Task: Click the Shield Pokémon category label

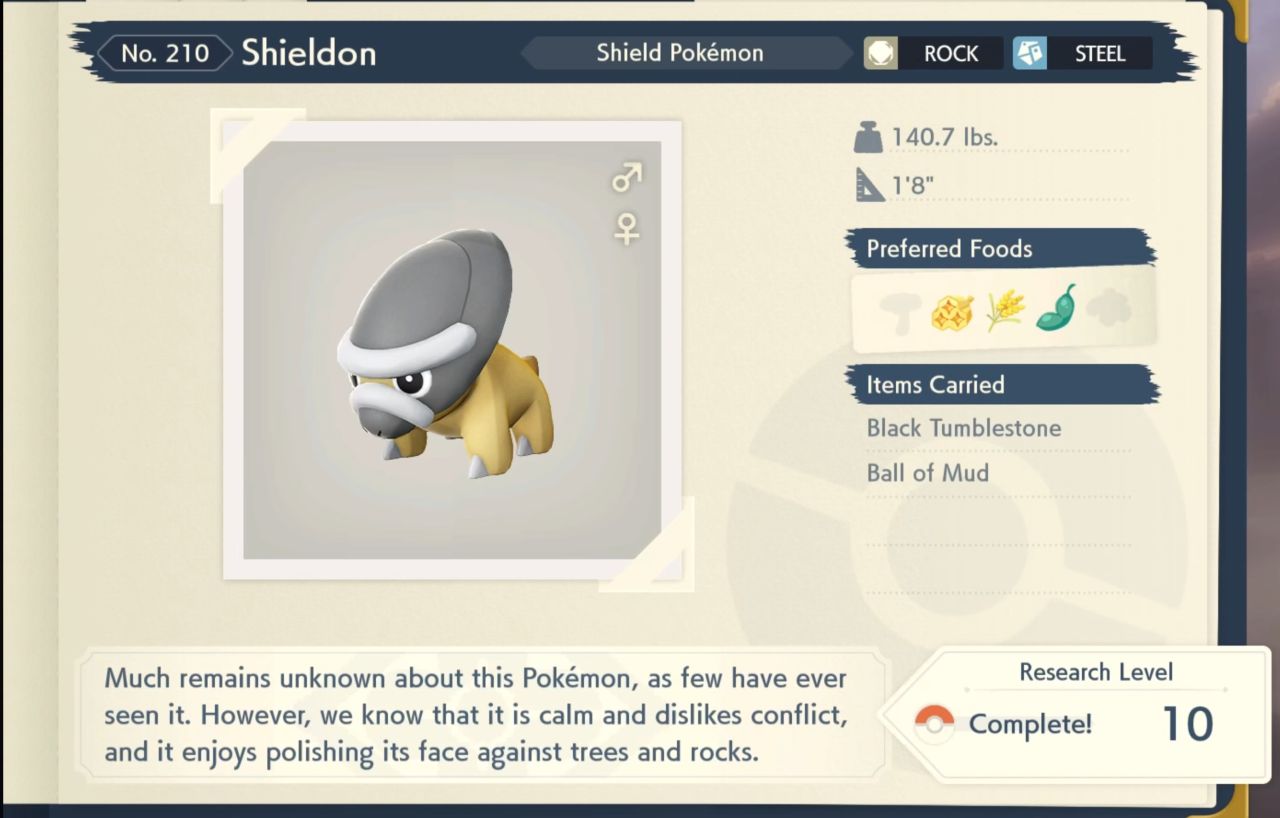Action: click(x=680, y=53)
